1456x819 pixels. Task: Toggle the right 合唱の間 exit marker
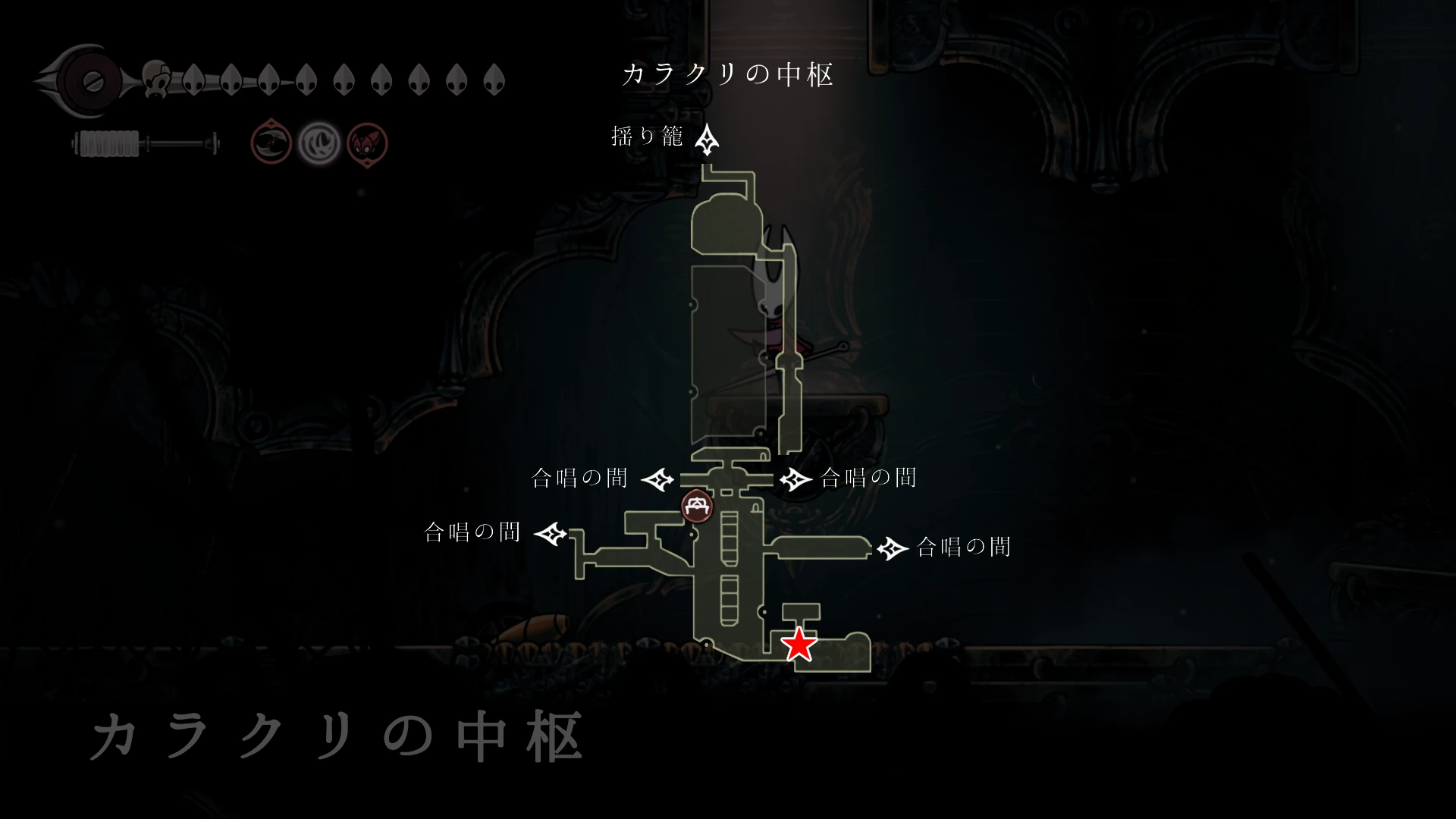pyautogui.click(x=892, y=548)
